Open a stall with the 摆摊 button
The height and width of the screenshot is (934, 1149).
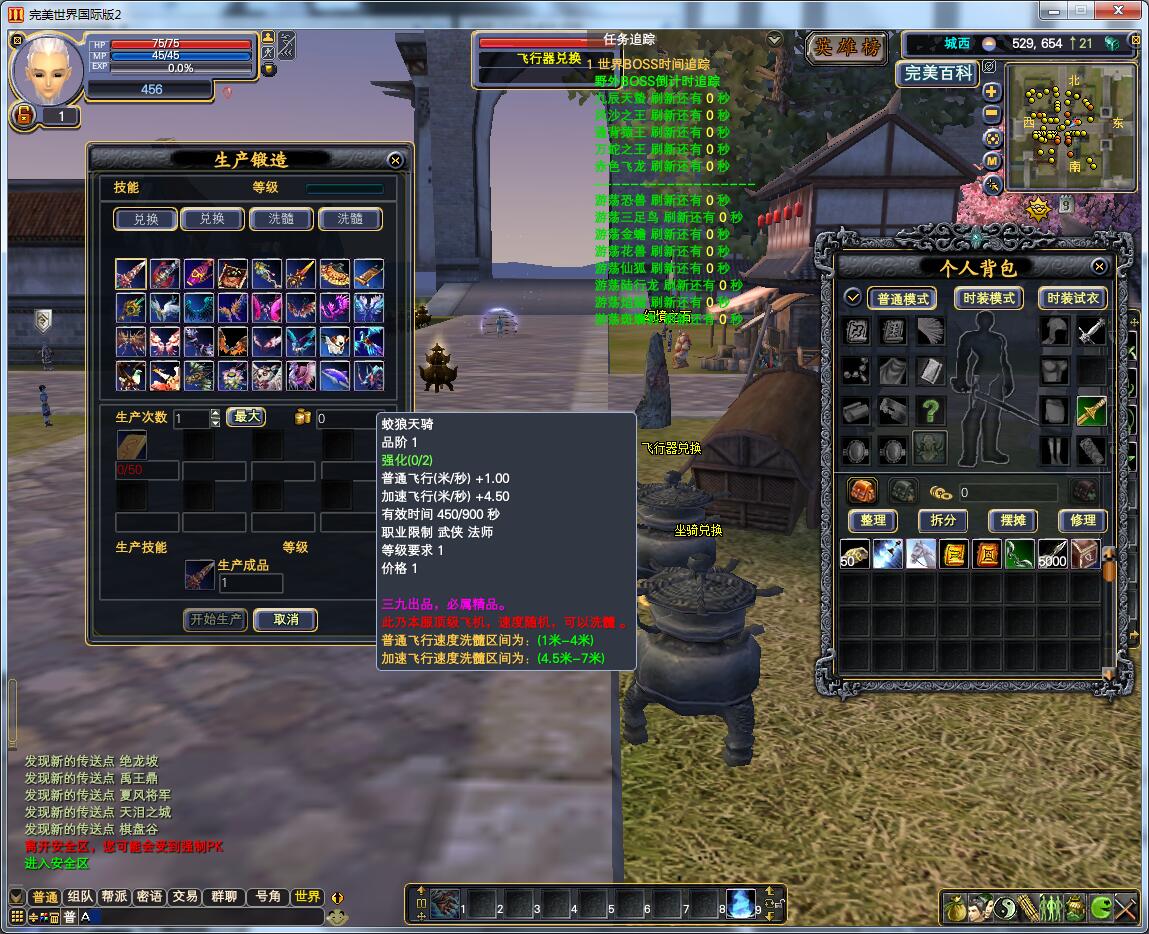coord(1013,521)
